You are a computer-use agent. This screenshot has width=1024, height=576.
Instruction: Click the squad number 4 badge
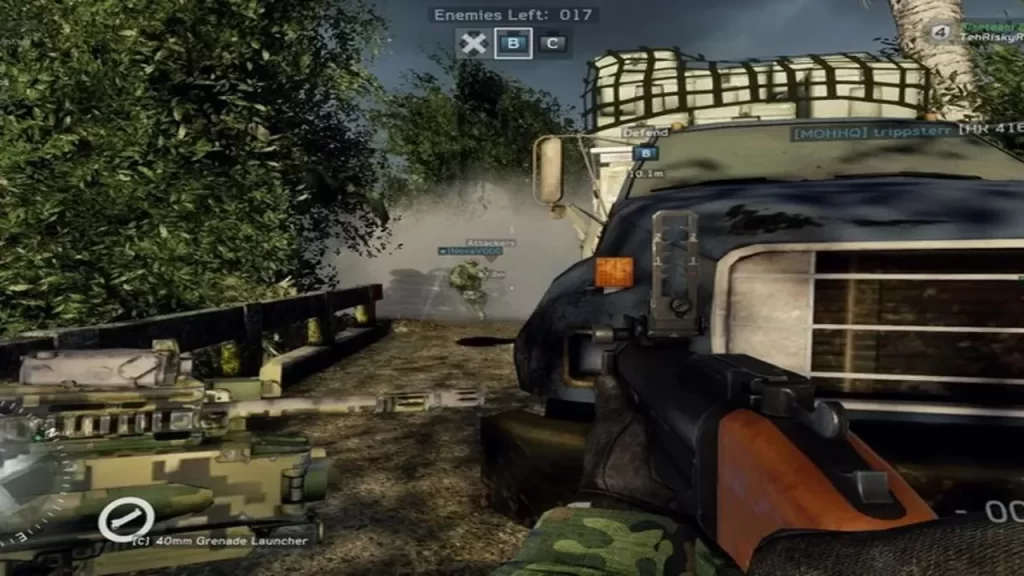[940, 32]
